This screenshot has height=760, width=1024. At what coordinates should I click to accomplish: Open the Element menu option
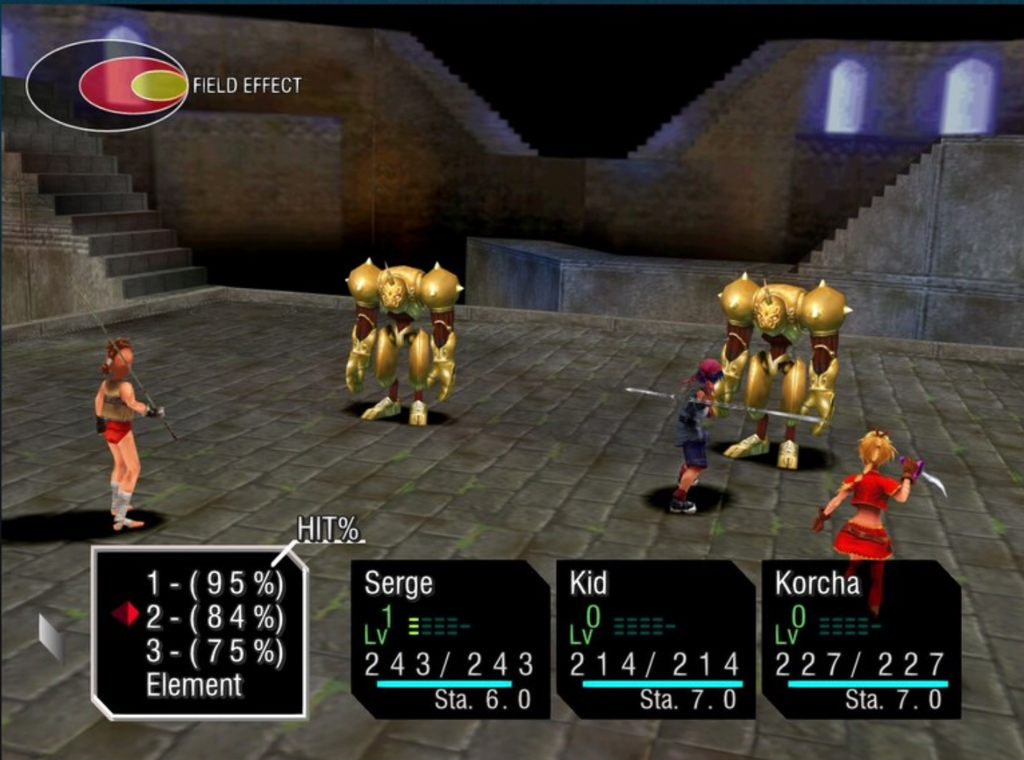(x=194, y=686)
